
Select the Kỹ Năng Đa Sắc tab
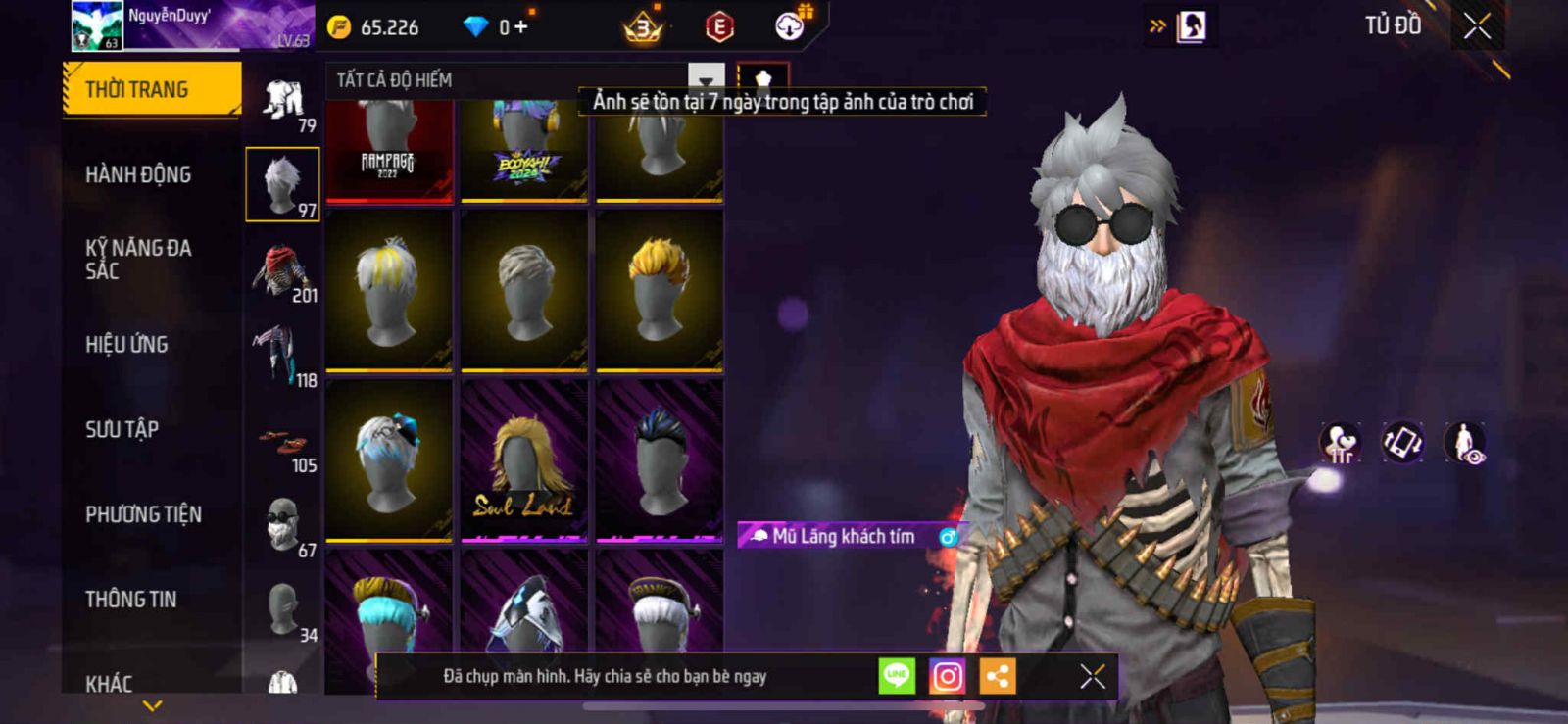(x=138, y=260)
